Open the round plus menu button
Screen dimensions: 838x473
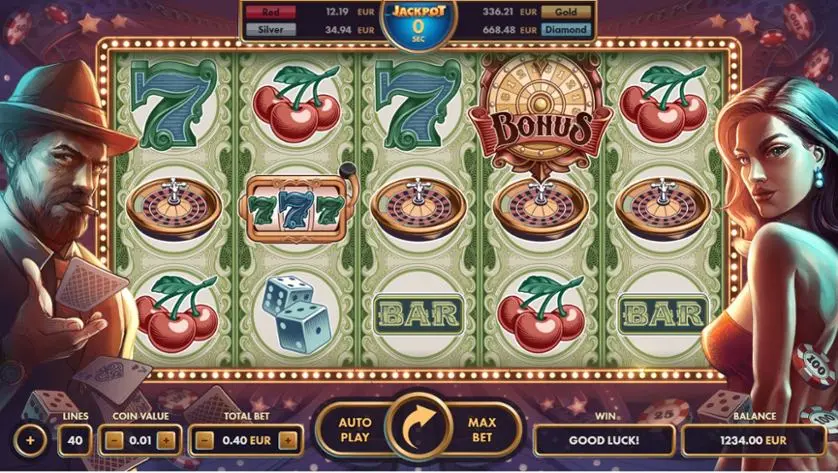pos(29,439)
